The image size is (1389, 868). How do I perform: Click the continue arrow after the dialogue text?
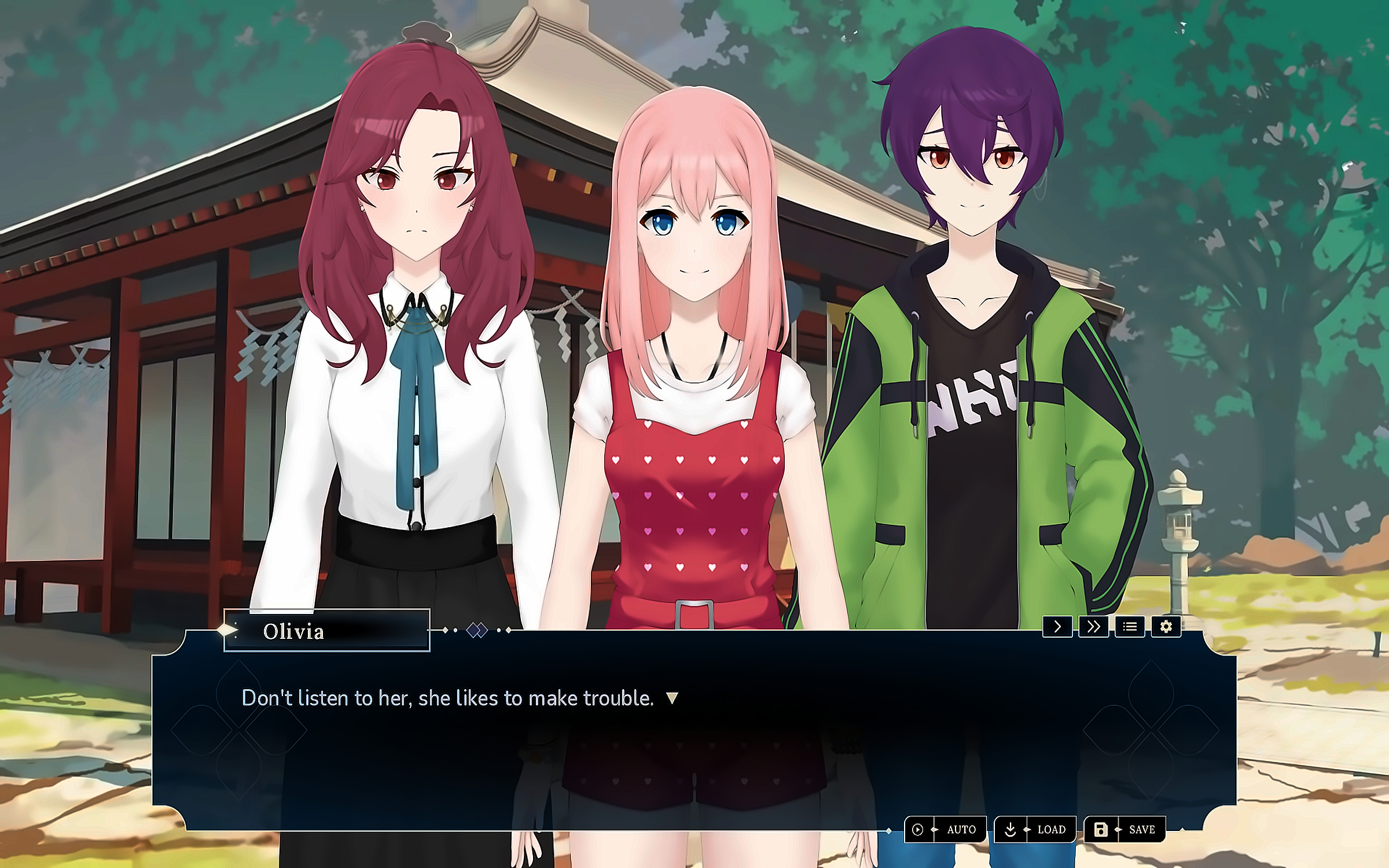[672, 698]
